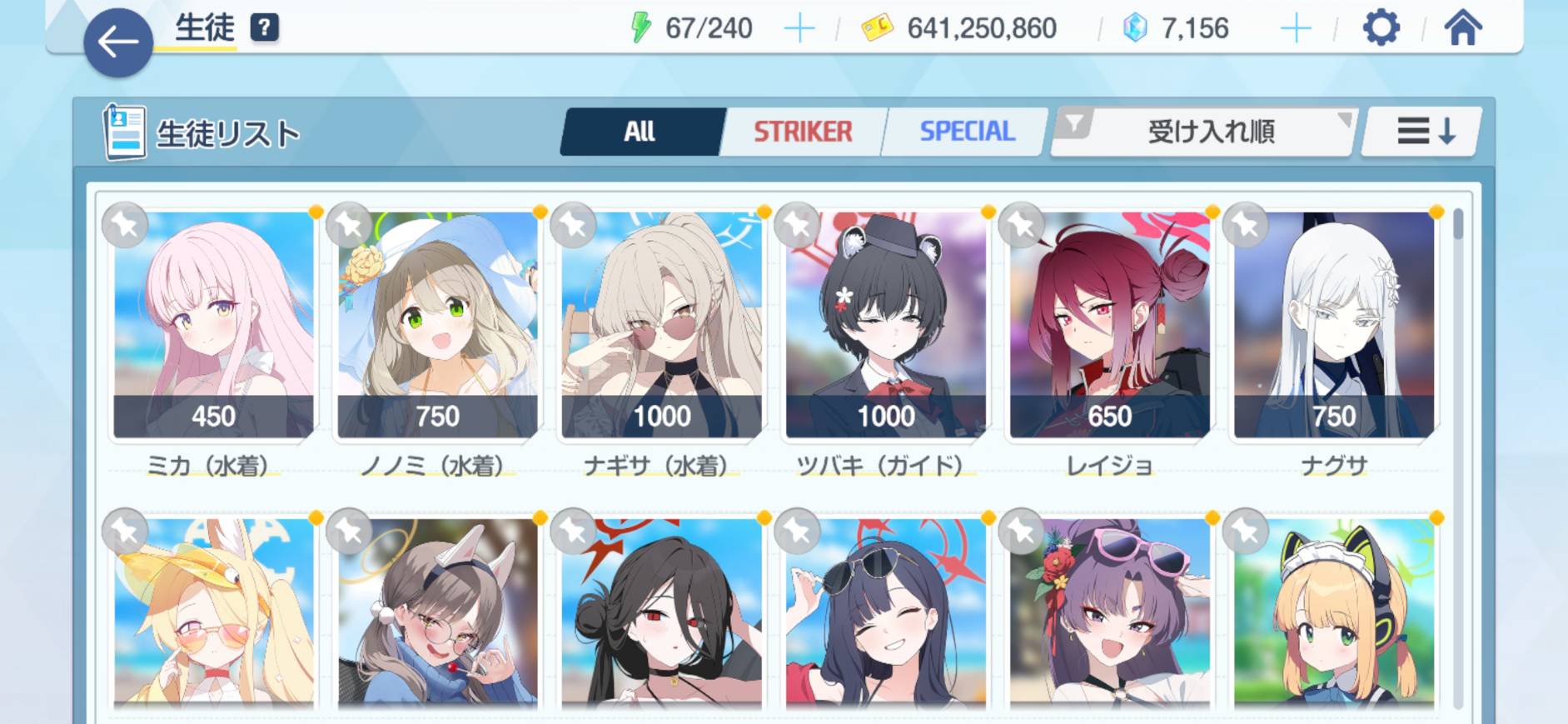Image resolution: width=1568 pixels, height=724 pixels.
Task: Pick student レイジョ
Action: pyautogui.click(x=1109, y=325)
